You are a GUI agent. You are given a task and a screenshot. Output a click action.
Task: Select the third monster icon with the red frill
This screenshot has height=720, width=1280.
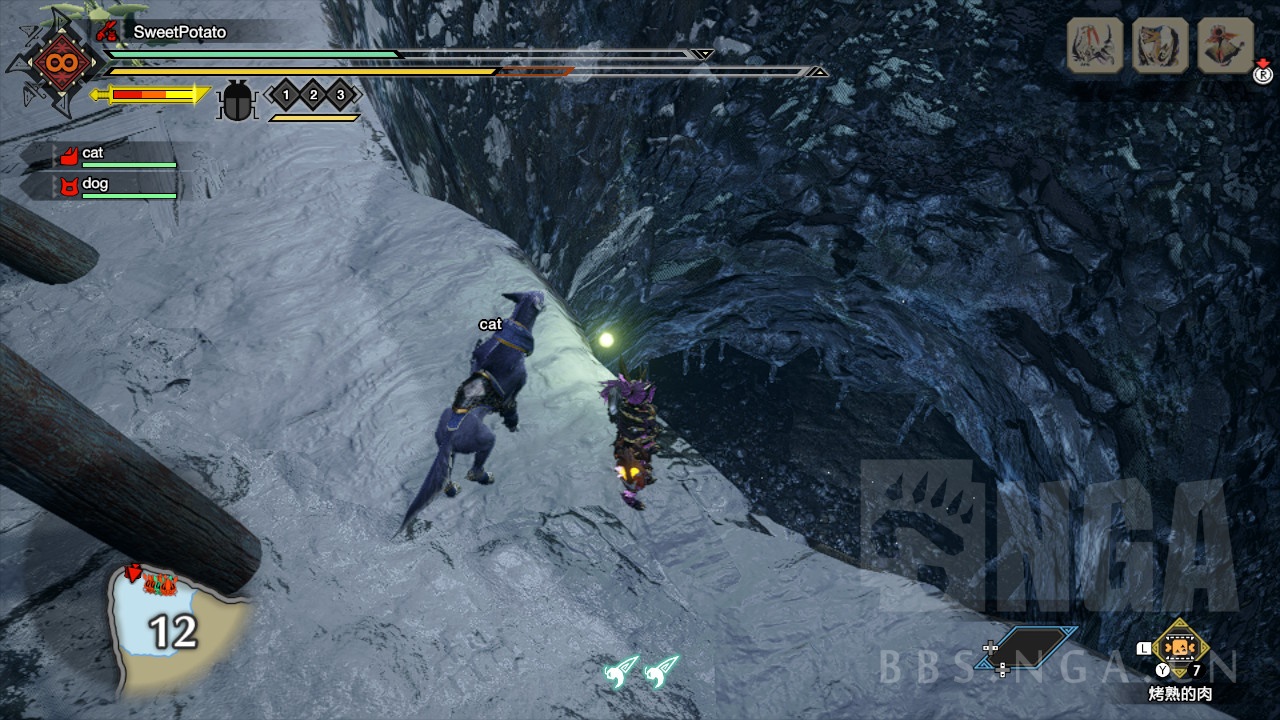click(1225, 45)
